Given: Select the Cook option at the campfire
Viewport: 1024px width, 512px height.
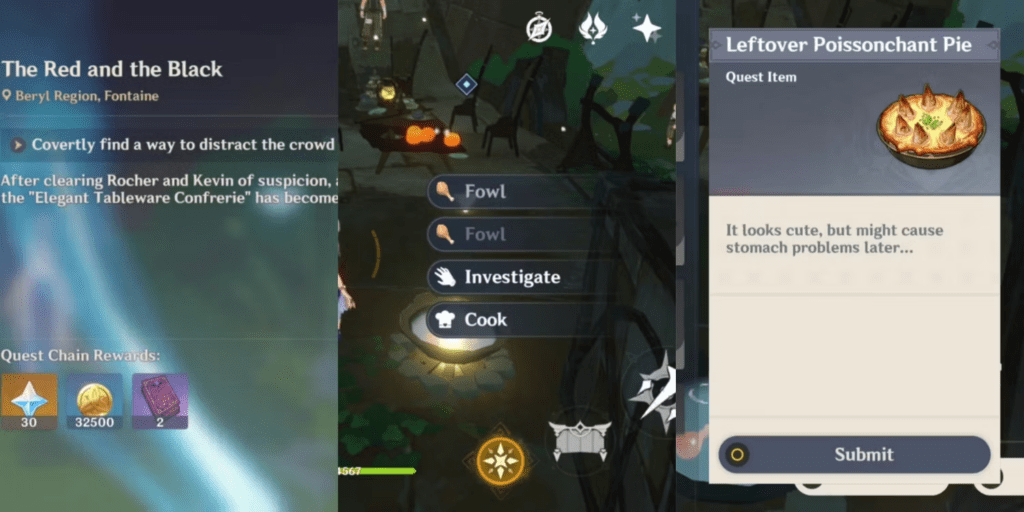Looking at the screenshot, I should (x=485, y=320).
